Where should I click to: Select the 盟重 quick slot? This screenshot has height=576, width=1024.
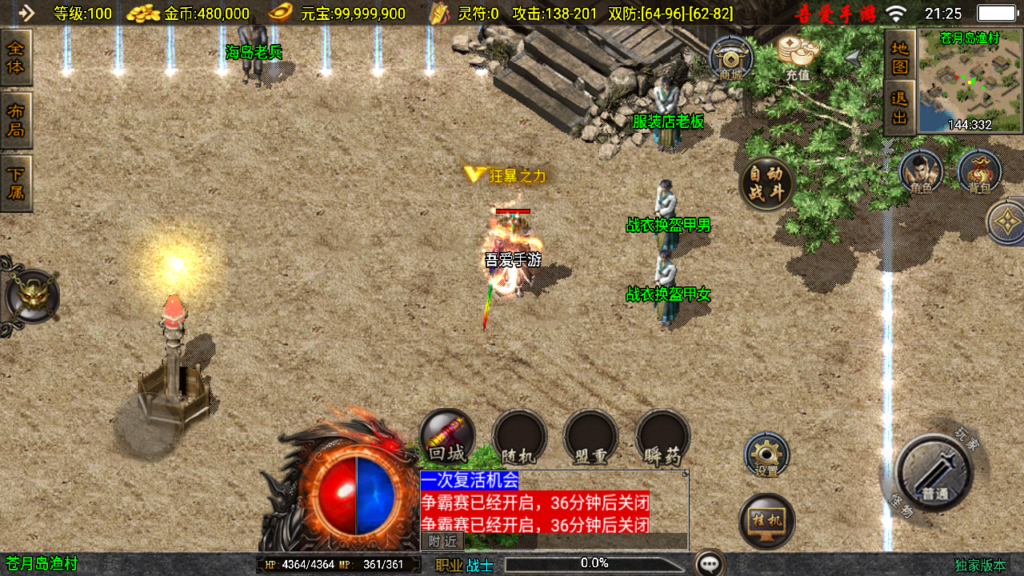pyautogui.click(x=590, y=437)
